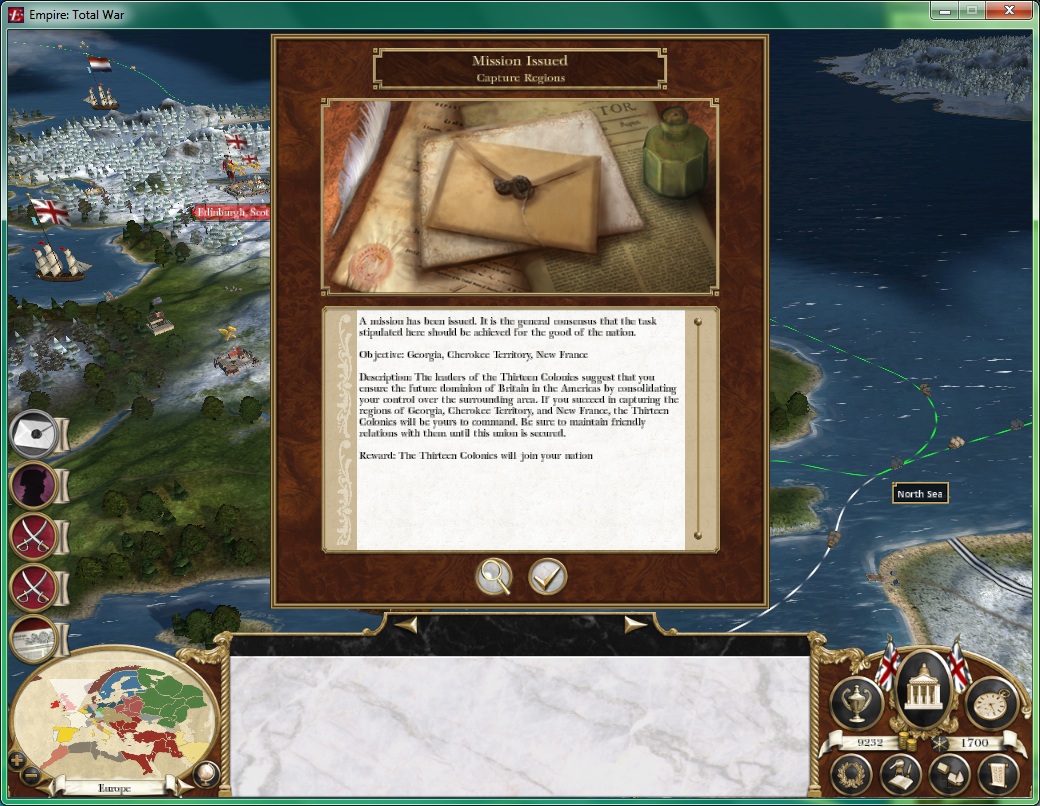Screen dimensions: 1040x806
Task: Click the mission text scrollbar
Action: click(698, 428)
